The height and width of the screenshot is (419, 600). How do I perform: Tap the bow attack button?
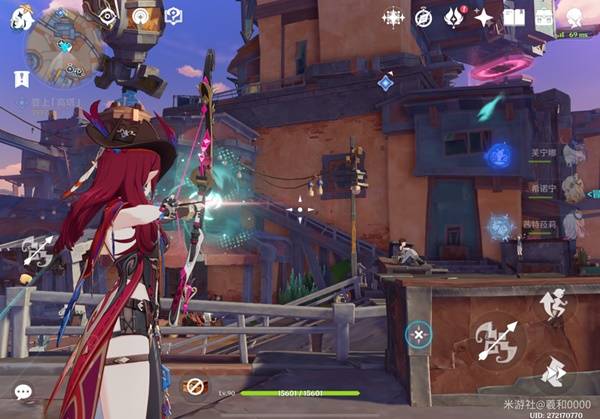tap(497, 342)
